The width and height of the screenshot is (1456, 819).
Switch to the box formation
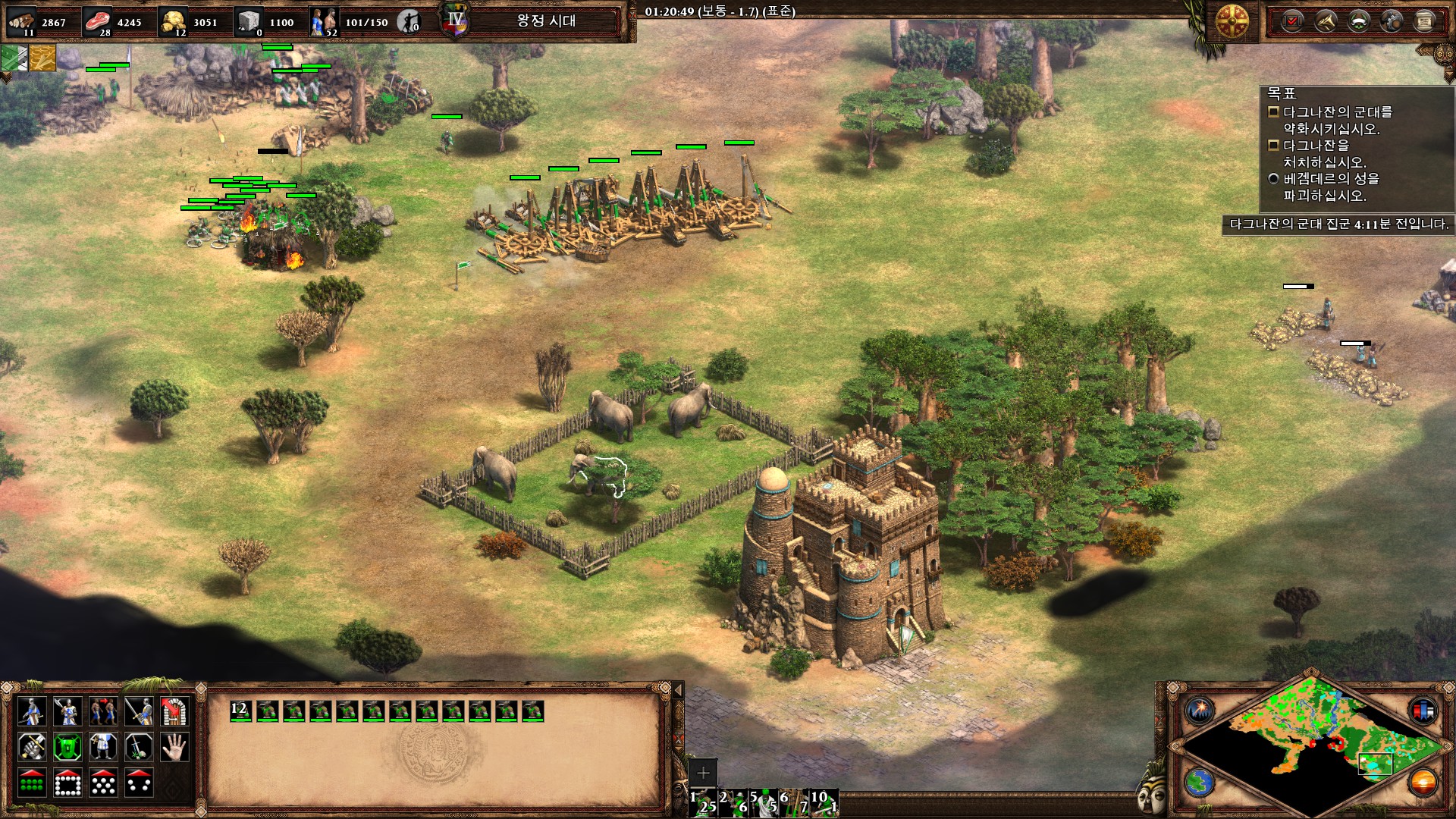click(67, 783)
